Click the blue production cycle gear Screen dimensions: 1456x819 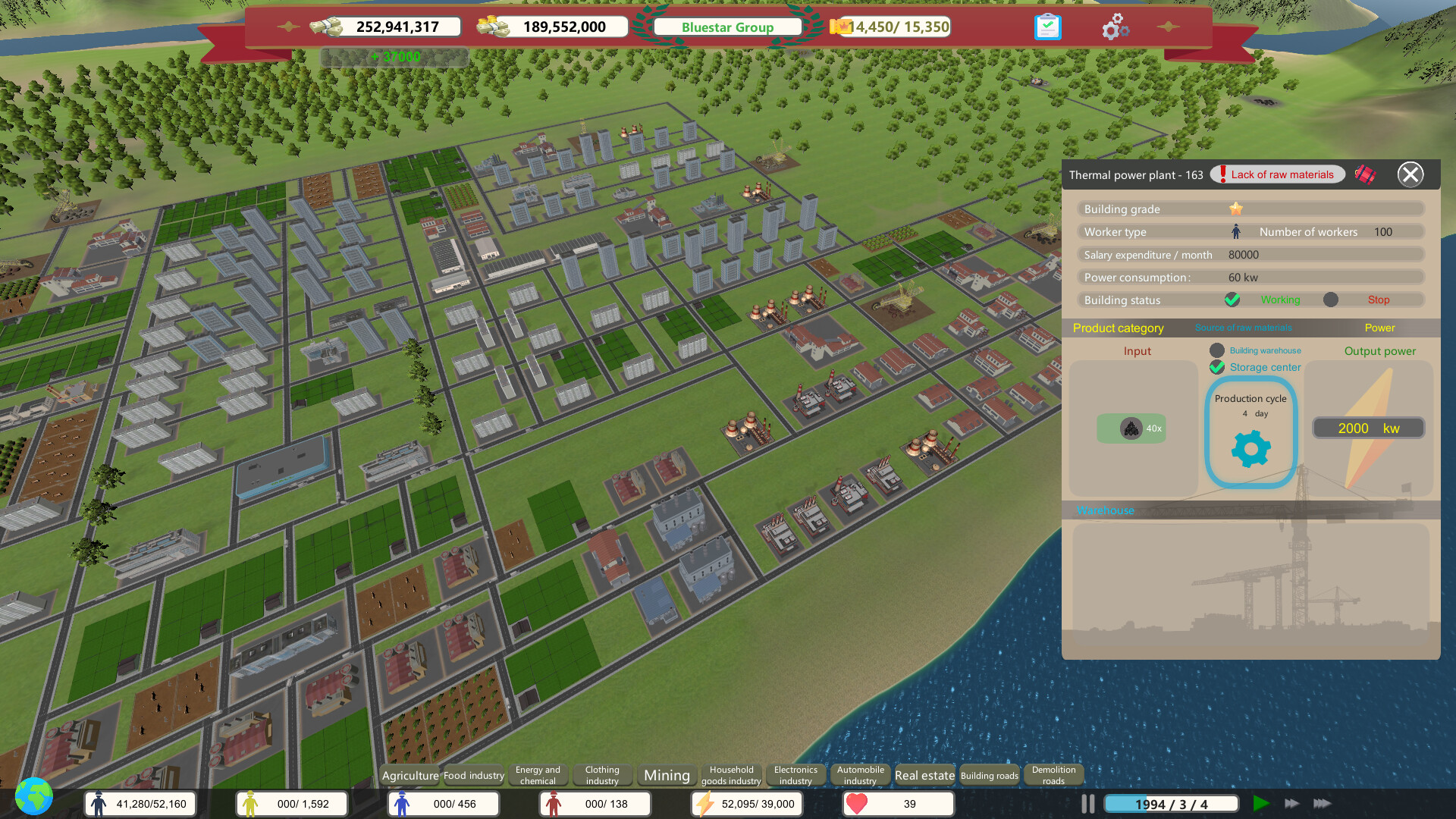coord(1250,448)
